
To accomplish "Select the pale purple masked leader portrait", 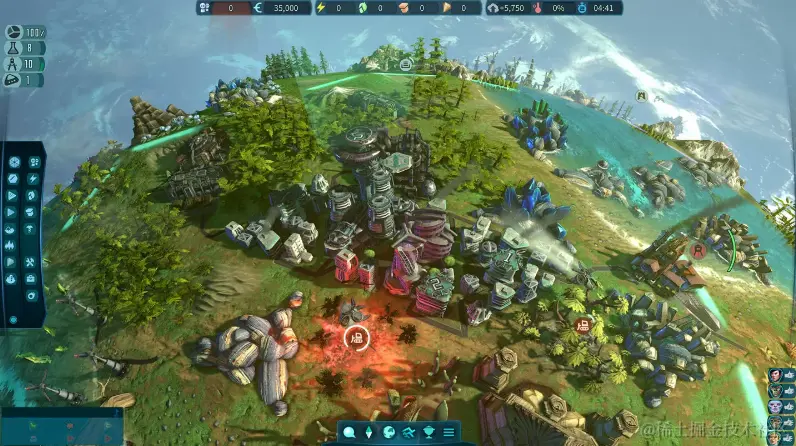I will pos(775,408).
